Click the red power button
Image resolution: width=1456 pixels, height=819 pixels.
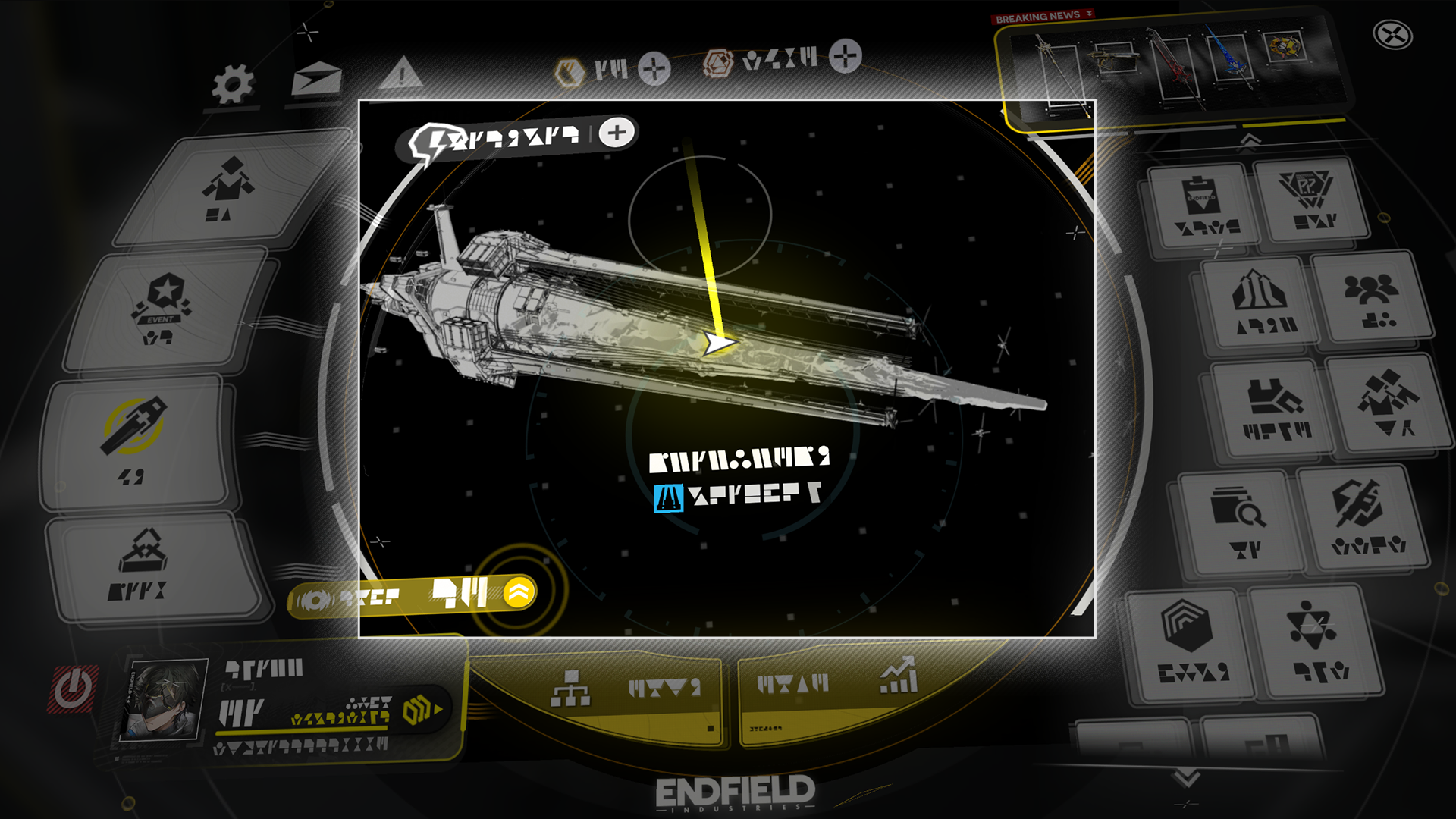pyautogui.click(x=74, y=689)
